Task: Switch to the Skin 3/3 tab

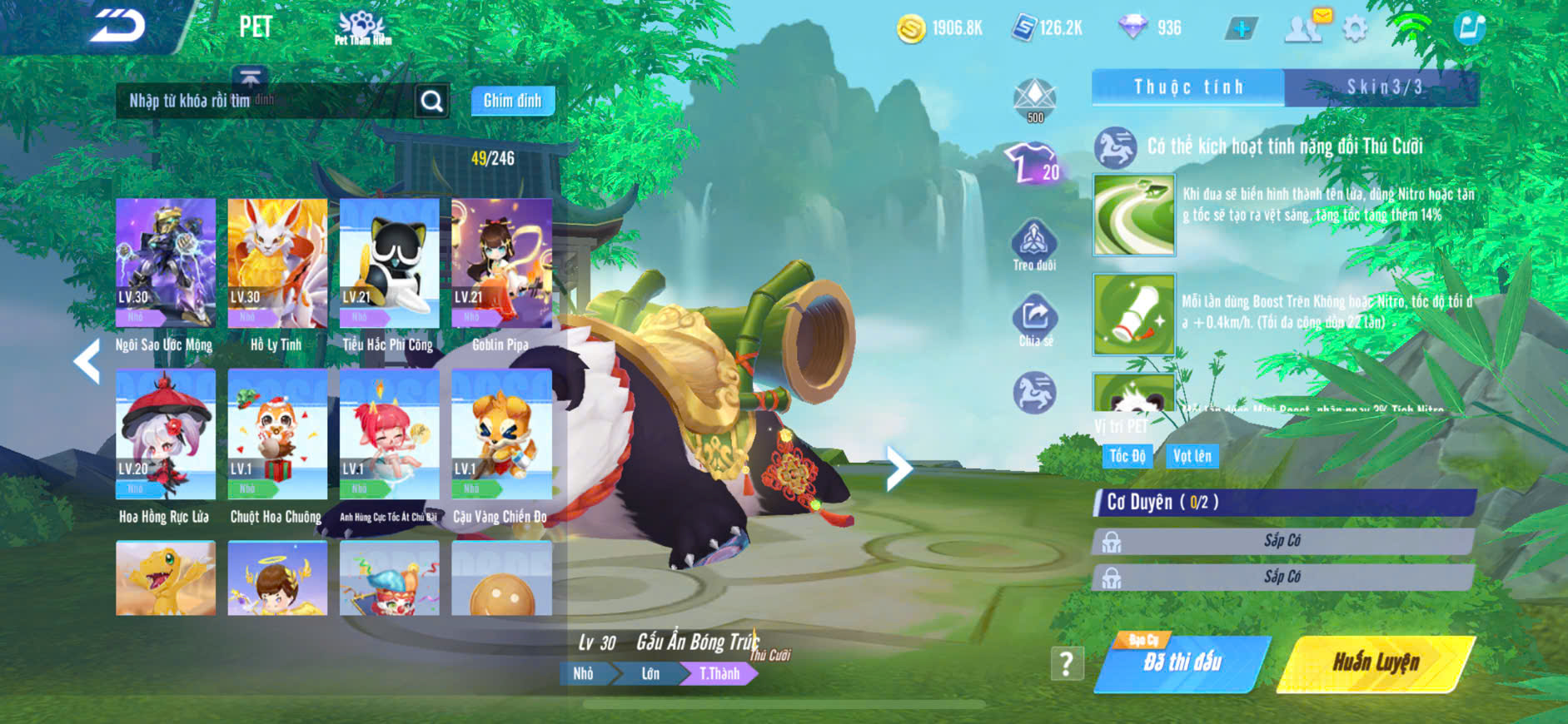Action: [x=1382, y=87]
